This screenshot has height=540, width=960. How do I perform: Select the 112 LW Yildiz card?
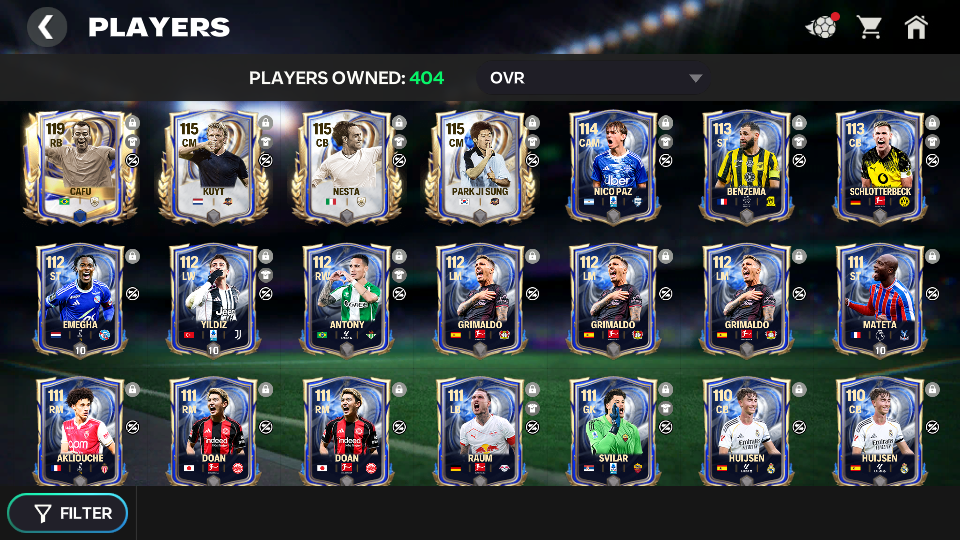click(x=213, y=298)
